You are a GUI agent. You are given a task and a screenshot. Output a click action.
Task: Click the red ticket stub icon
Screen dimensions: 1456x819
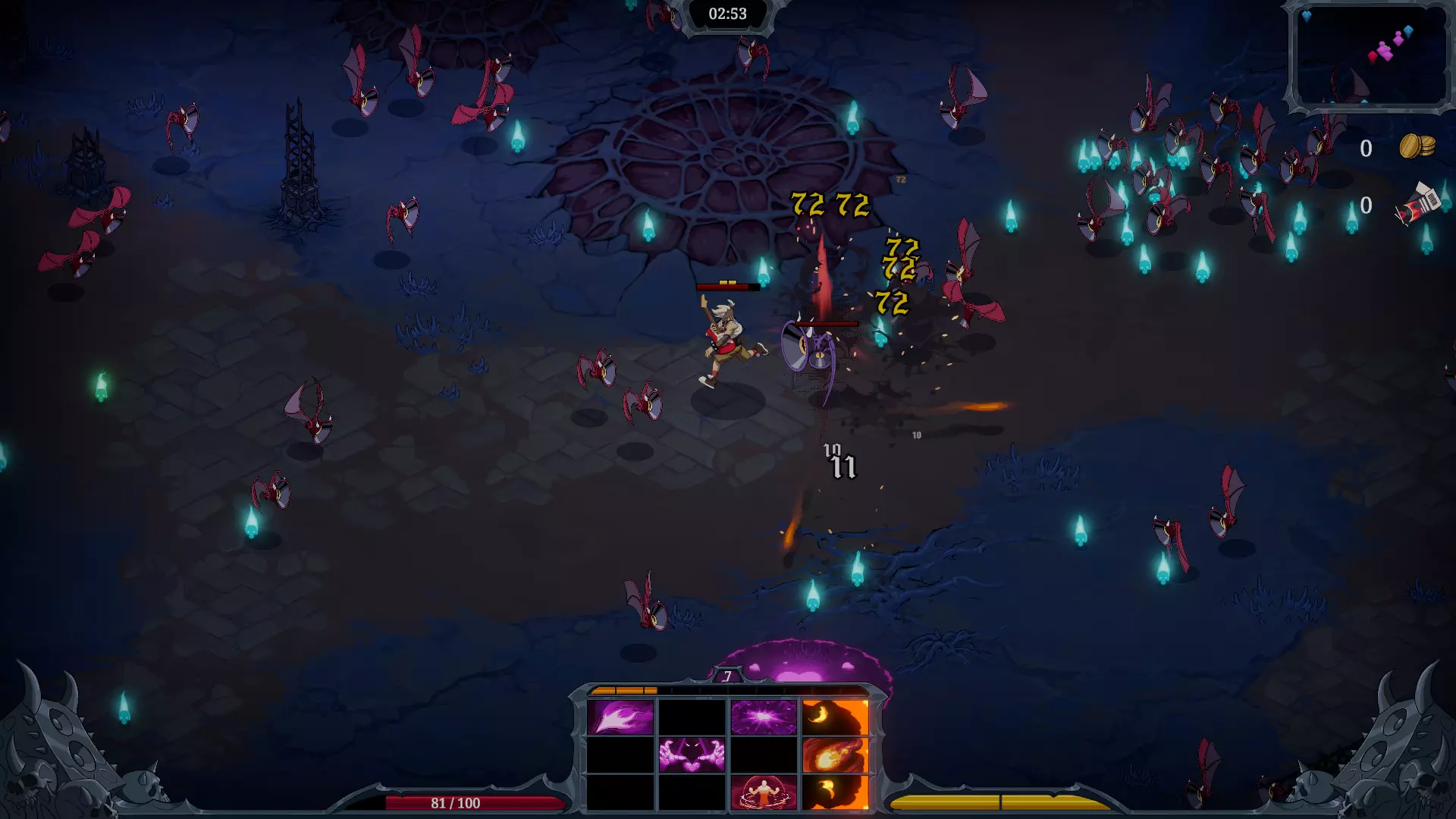tap(1418, 205)
